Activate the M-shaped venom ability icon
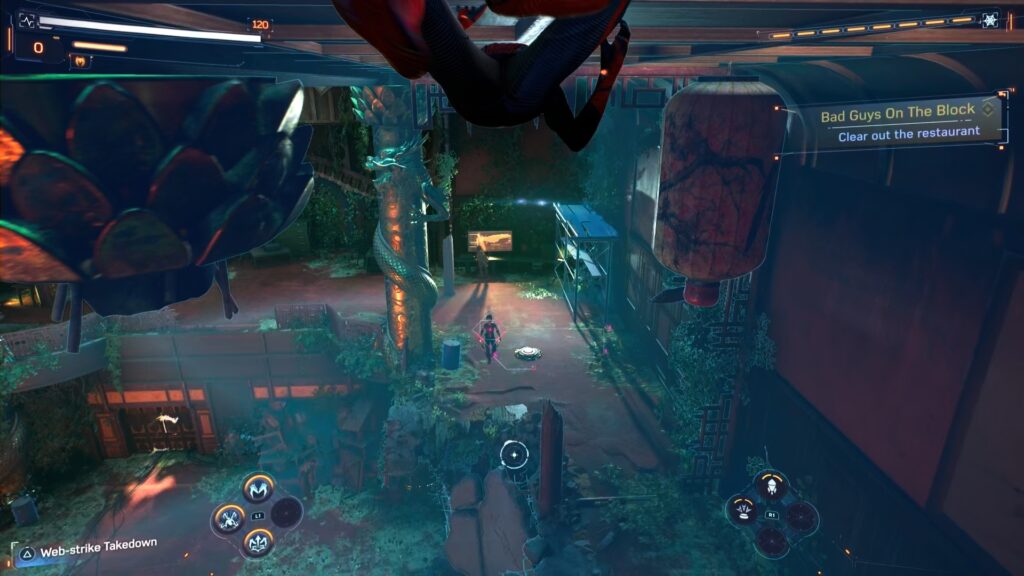The width and height of the screenshot is (1024, 576). [258, 488]
